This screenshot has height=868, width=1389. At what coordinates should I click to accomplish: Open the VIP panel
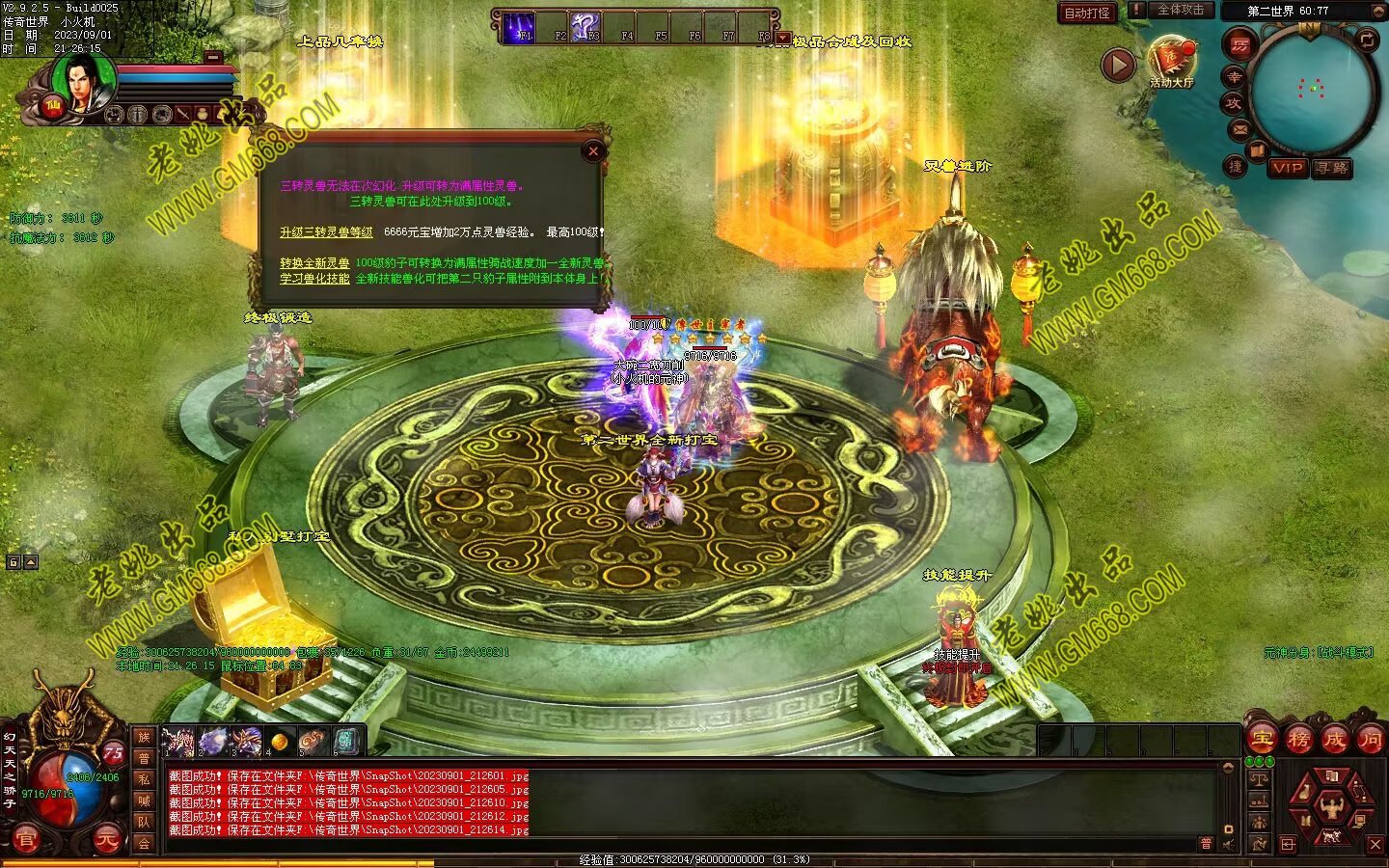(x=1287, y=168)
